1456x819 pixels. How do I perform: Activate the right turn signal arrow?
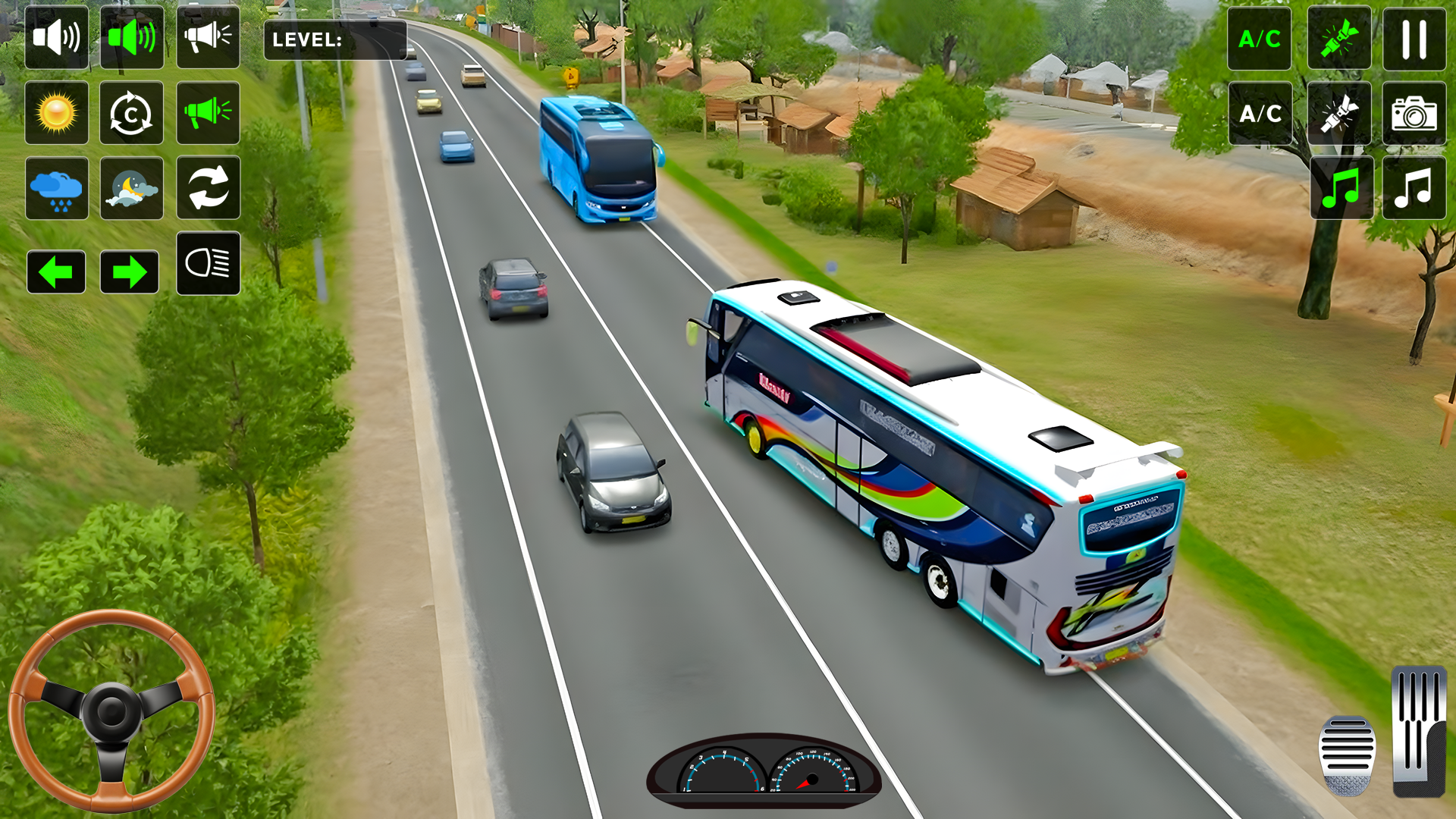click(131, 271)
